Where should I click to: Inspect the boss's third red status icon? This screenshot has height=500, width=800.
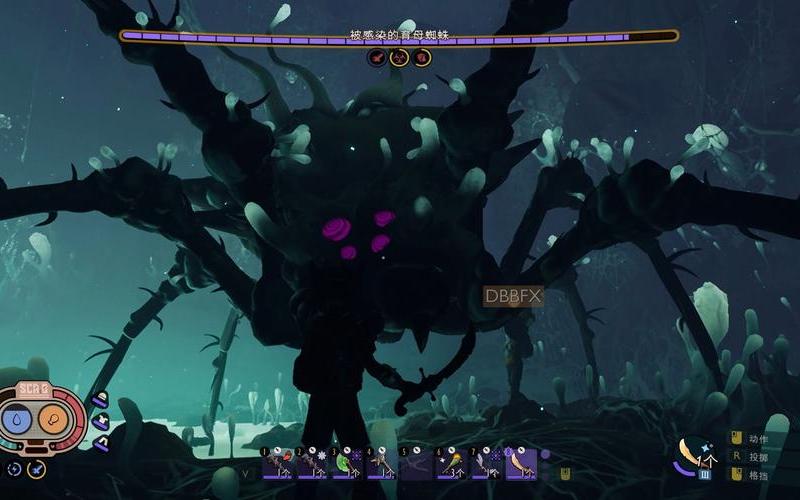point(422,58)
